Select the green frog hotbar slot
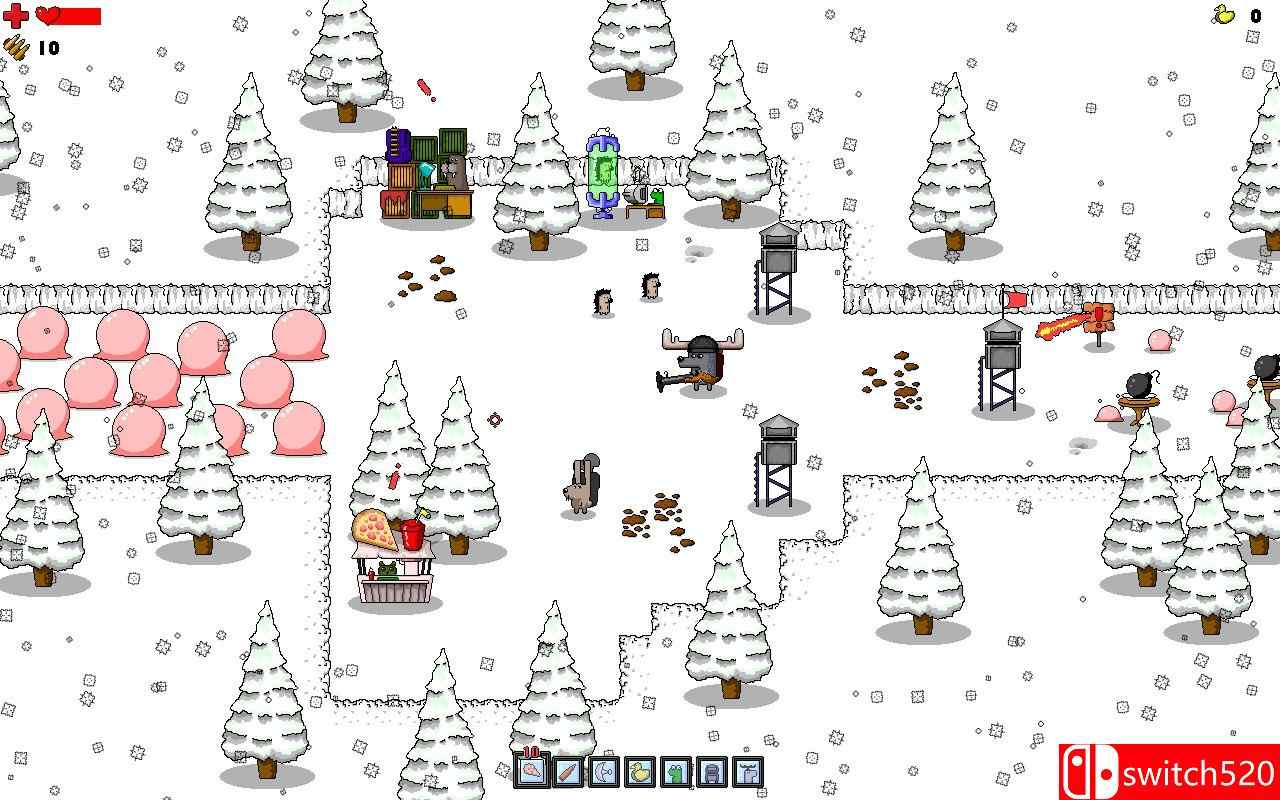This screenshot has width=1280, height=800. (x=675, y=771)
